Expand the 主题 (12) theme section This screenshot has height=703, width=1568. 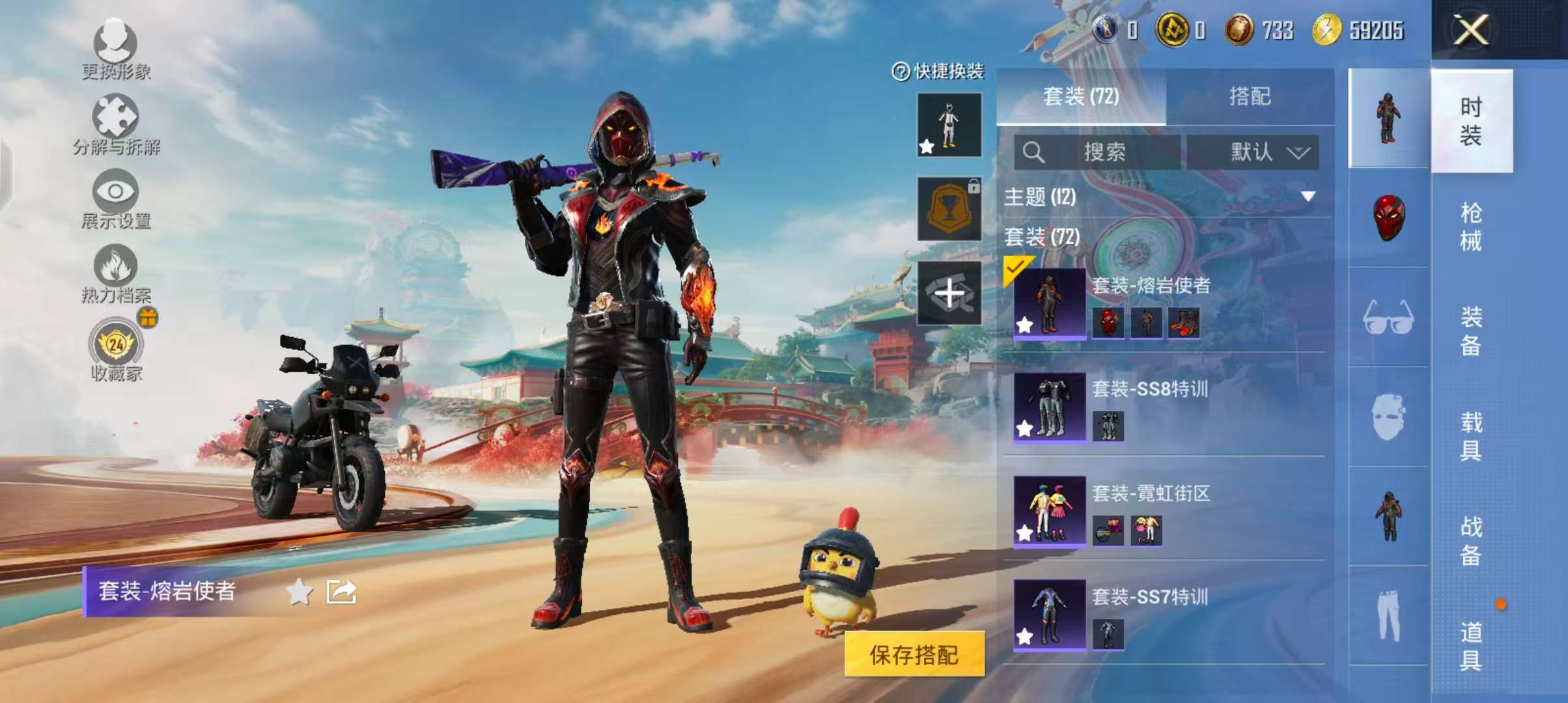click(1308, 197)
